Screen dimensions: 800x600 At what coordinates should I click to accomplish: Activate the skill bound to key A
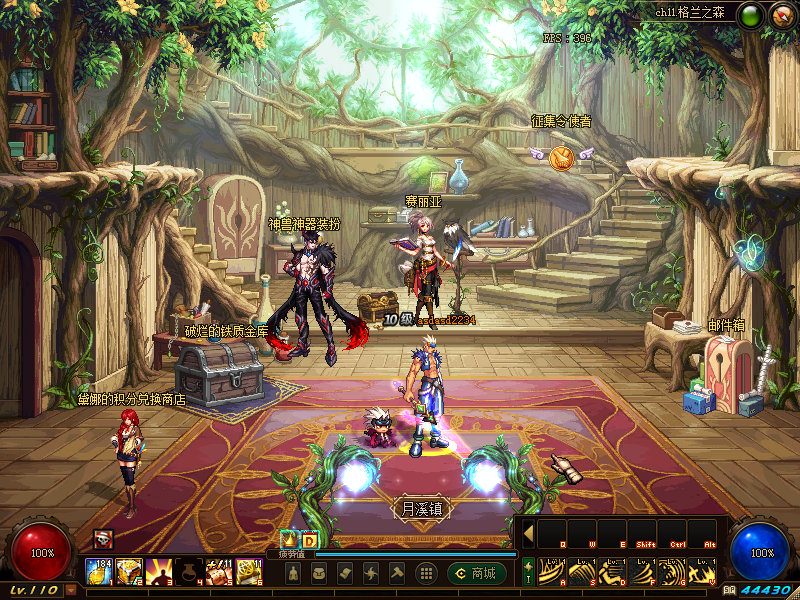pyautogui.click(x=552, y=570)
